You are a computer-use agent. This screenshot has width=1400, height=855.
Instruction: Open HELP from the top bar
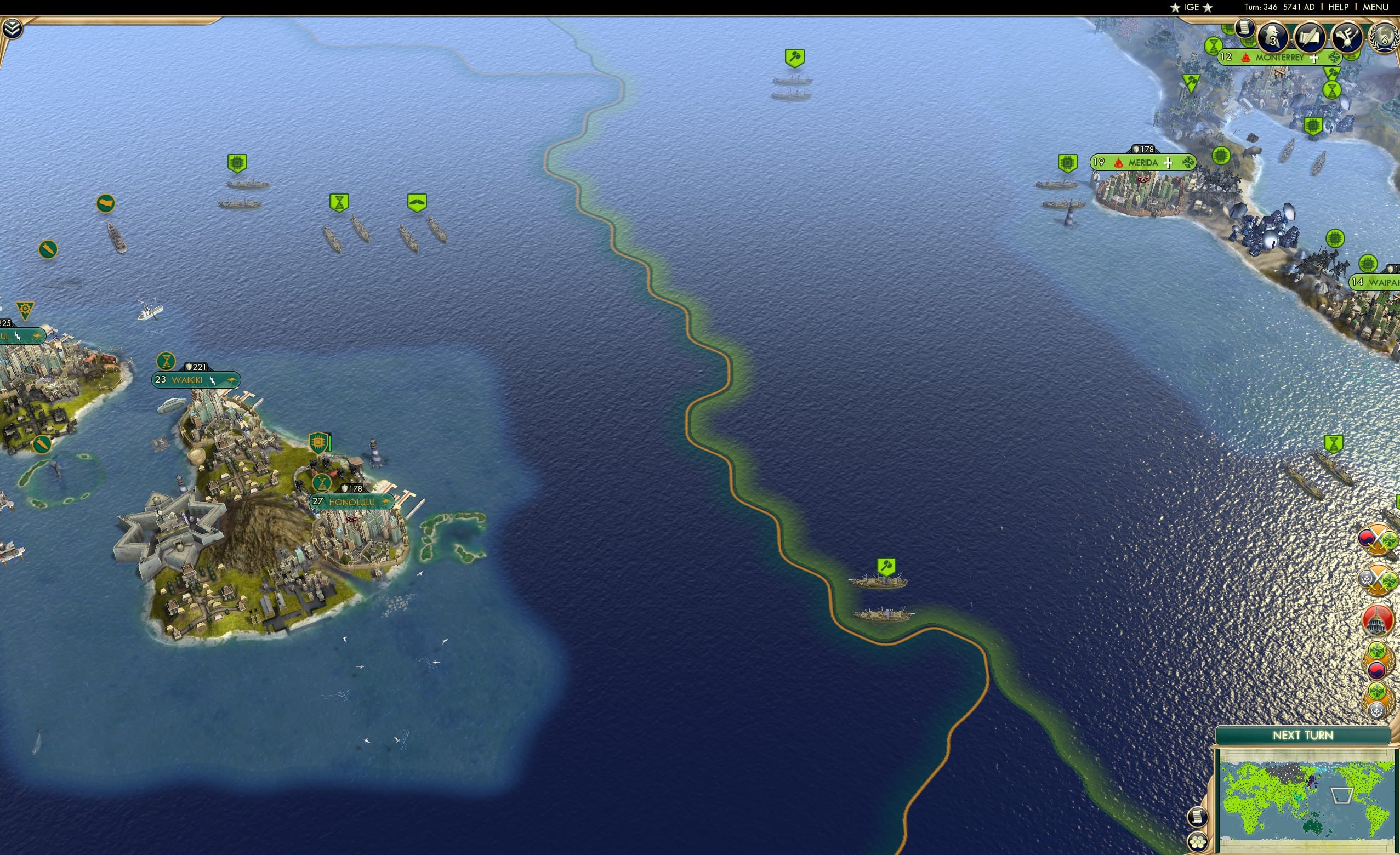(1339, 7)
